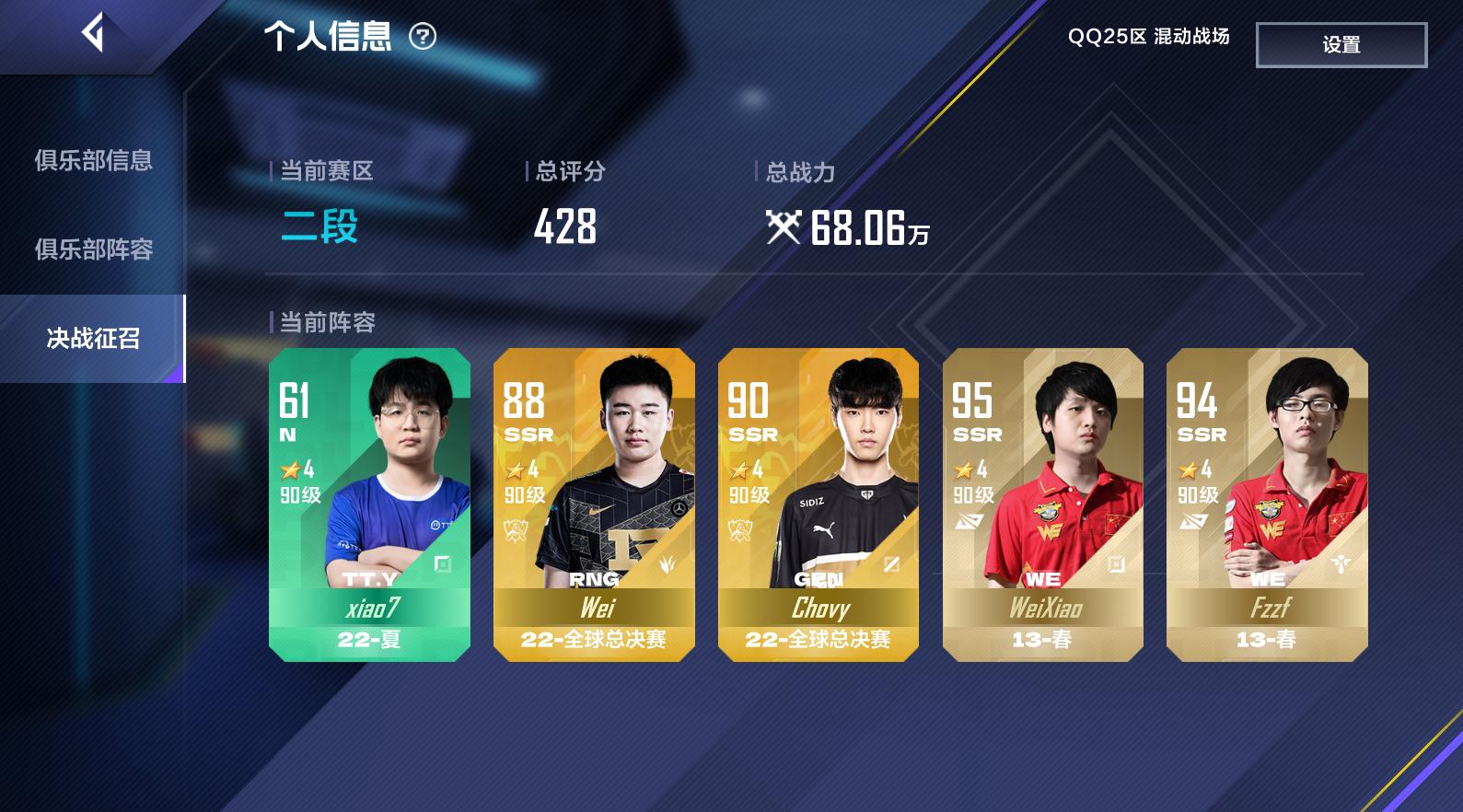
Task: Choose the Wei RNG player card
Action: click(x=594, y=505)
